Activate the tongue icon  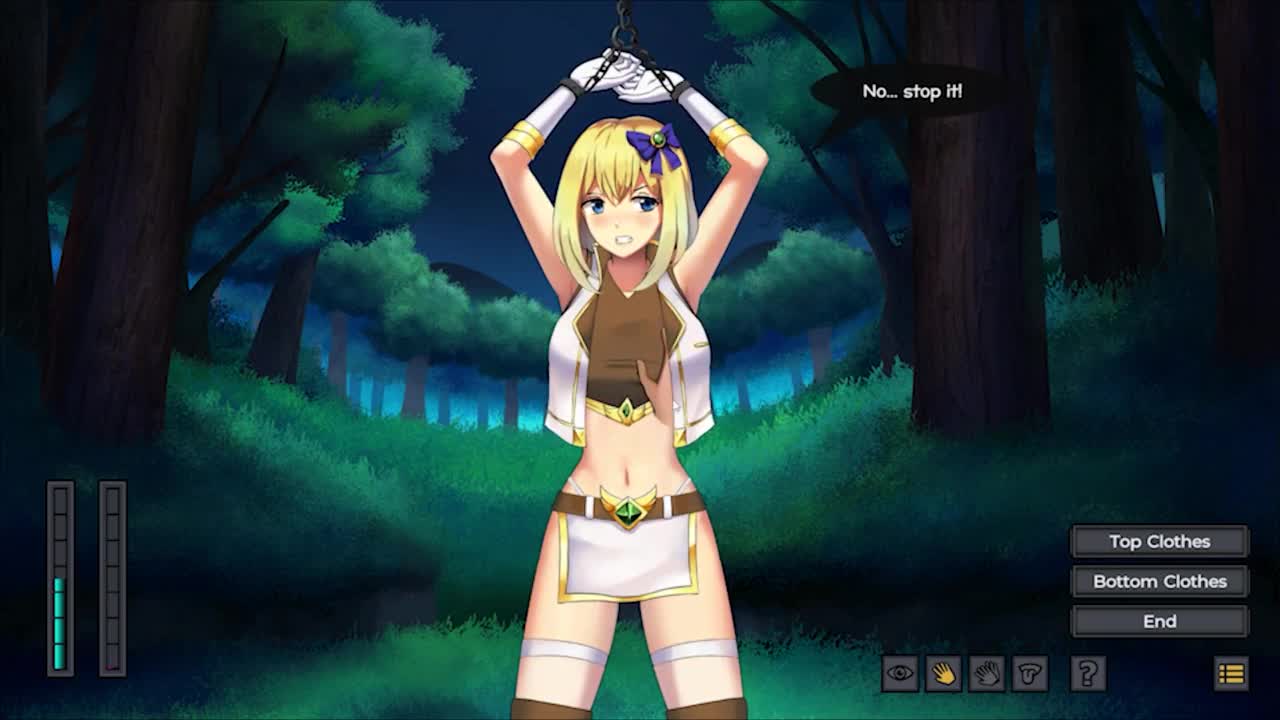(x=1029, y=673)
